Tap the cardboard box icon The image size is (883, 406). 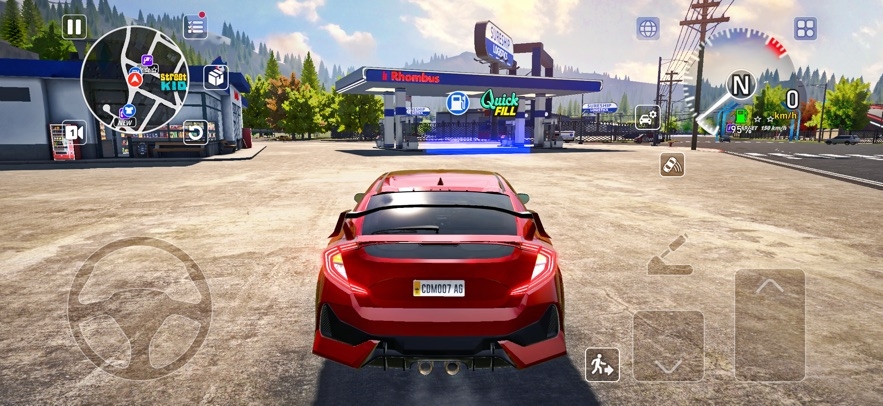tap(216, 77)
